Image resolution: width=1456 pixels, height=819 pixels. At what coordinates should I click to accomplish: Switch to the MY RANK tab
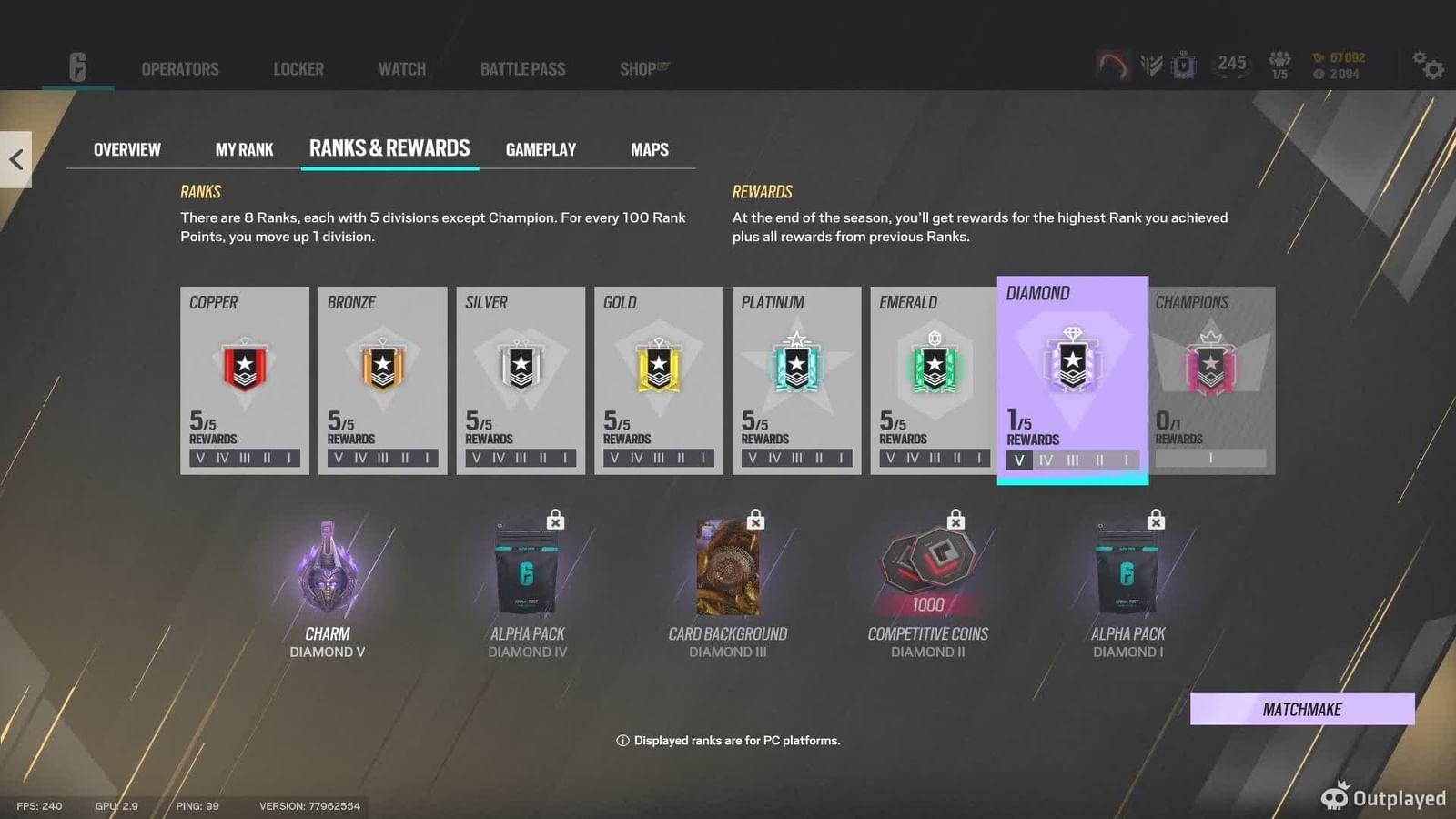[243, 149]
